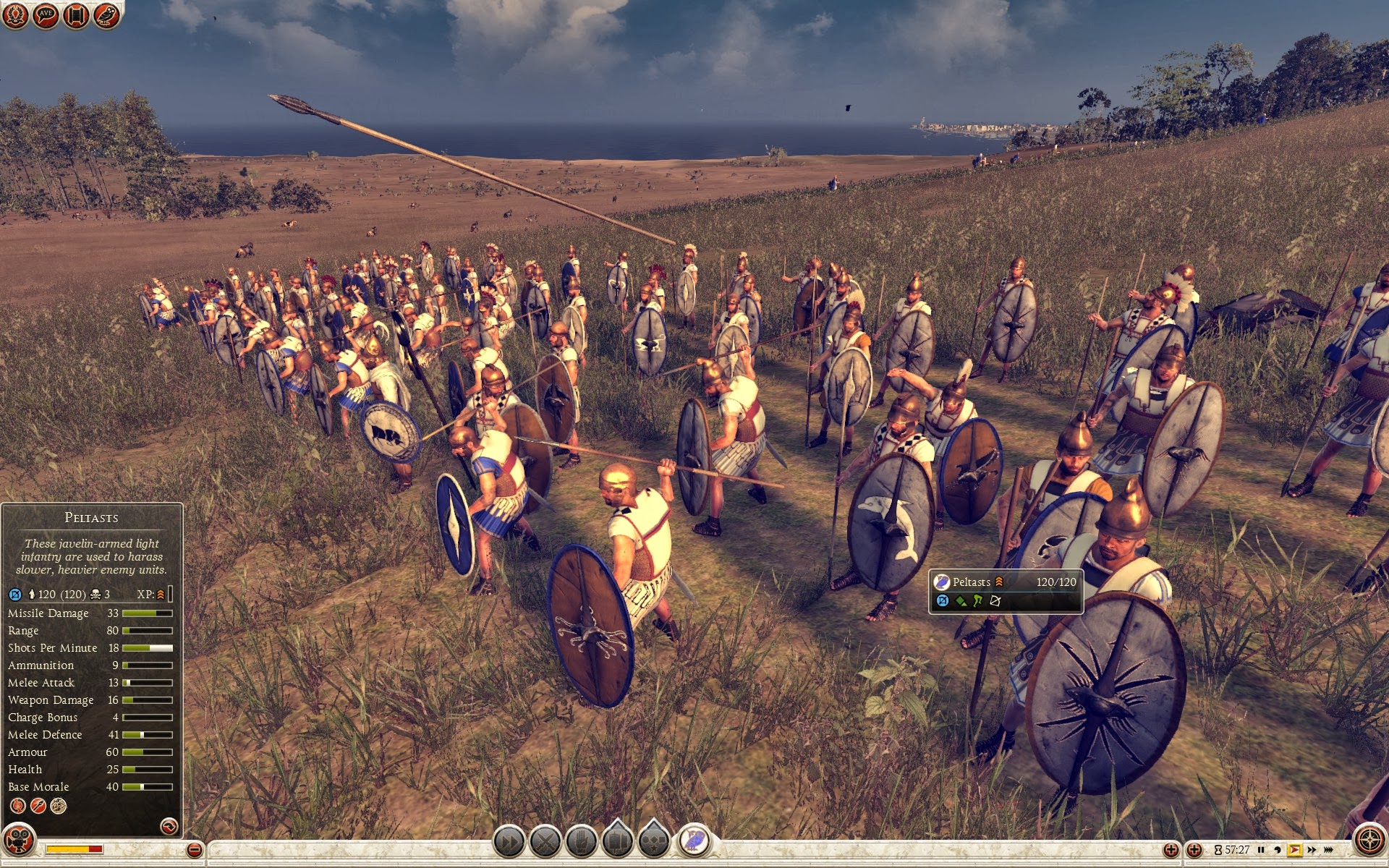Toggle melee mode crossed swords button

[x=545, y=842]
